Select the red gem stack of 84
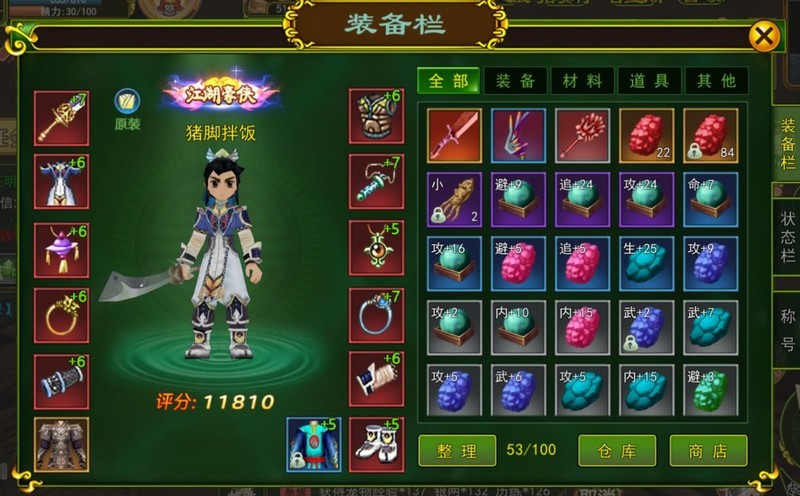This screenshot has height=496, width=800. 710,135
